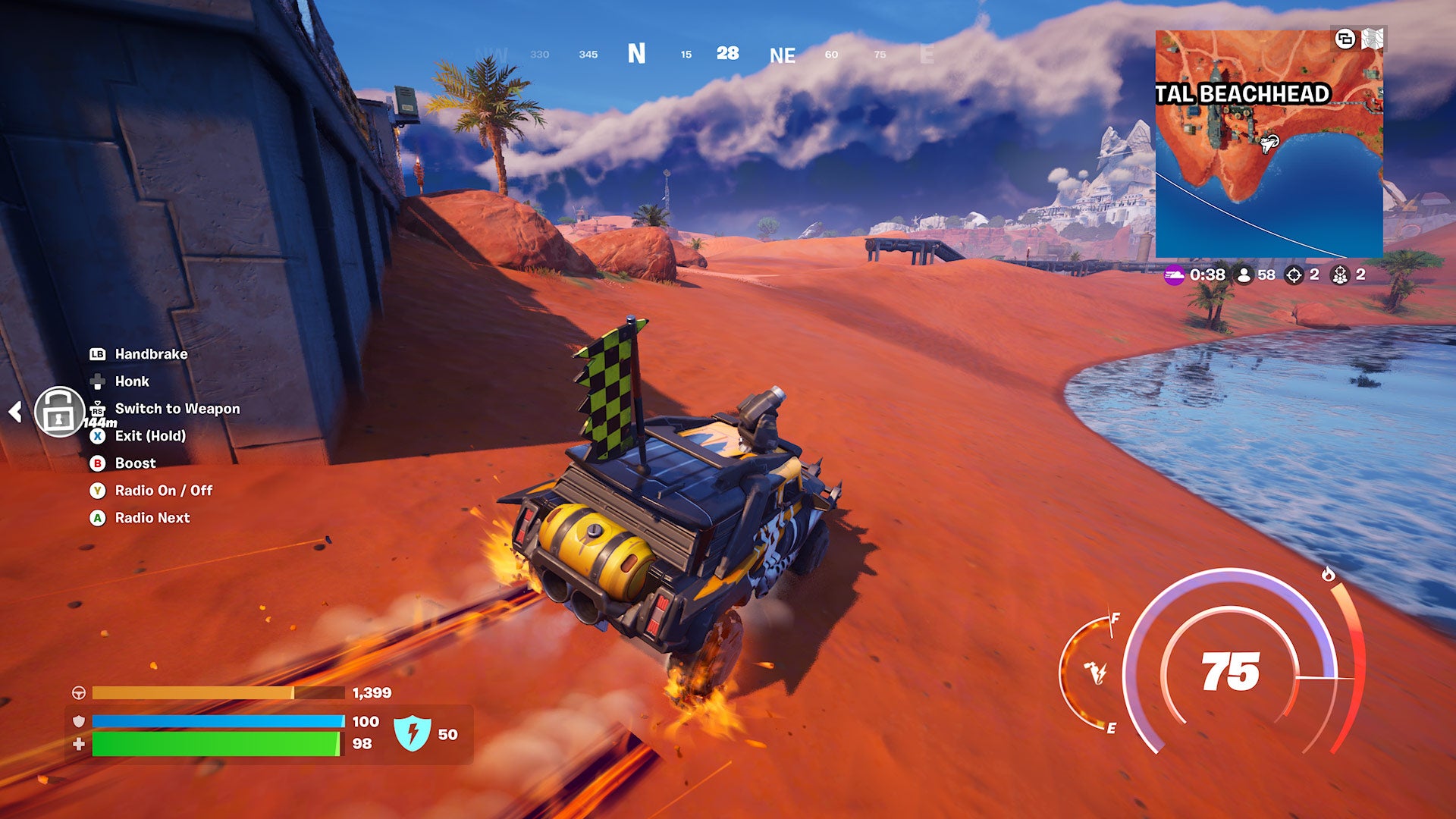Screen dimensions: 1456x819
Task: Select the eliminations crosshair icon
Action: pos(1294,276)
